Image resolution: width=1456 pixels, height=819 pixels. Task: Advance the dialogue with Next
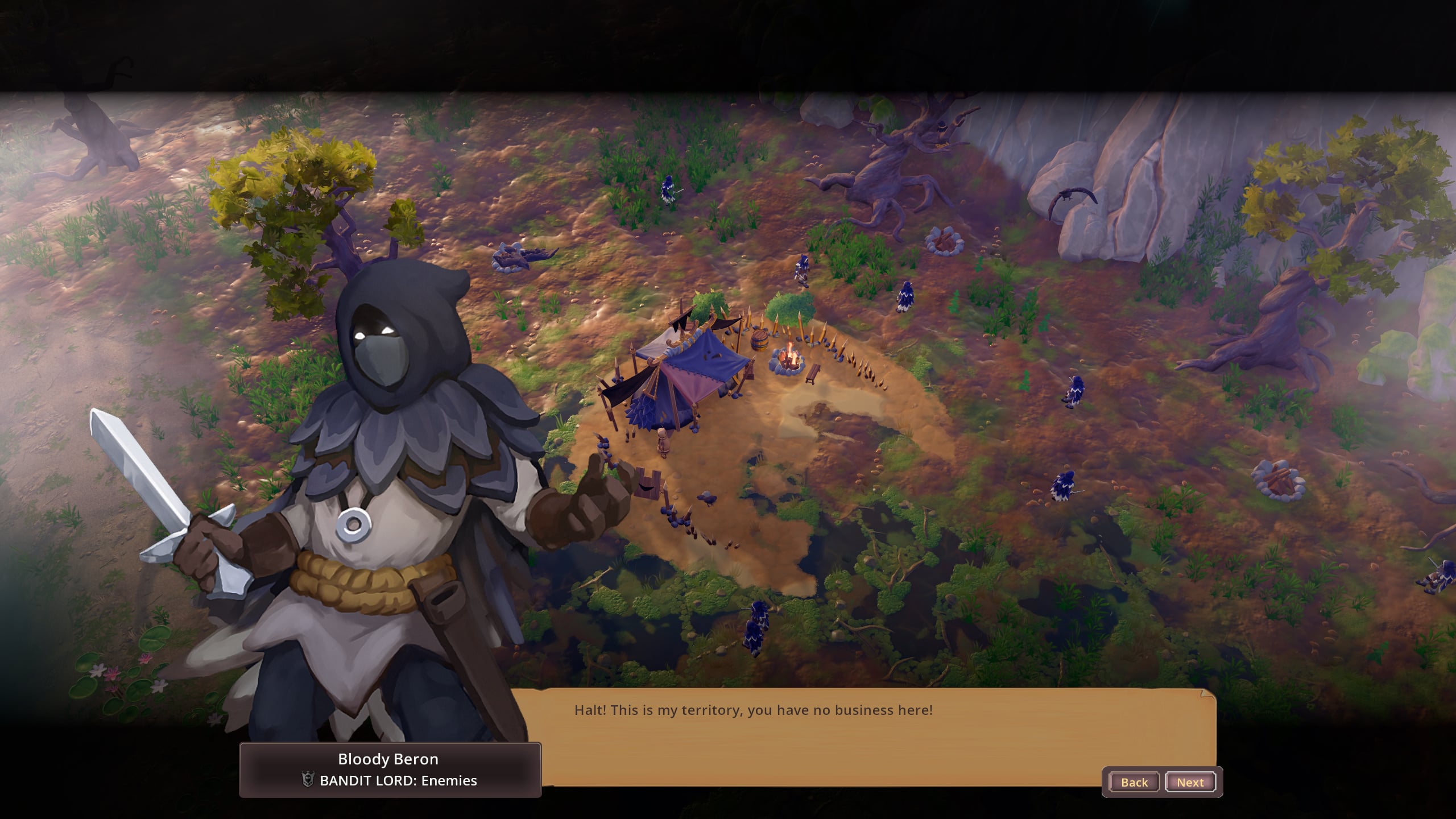point(1190,782)
